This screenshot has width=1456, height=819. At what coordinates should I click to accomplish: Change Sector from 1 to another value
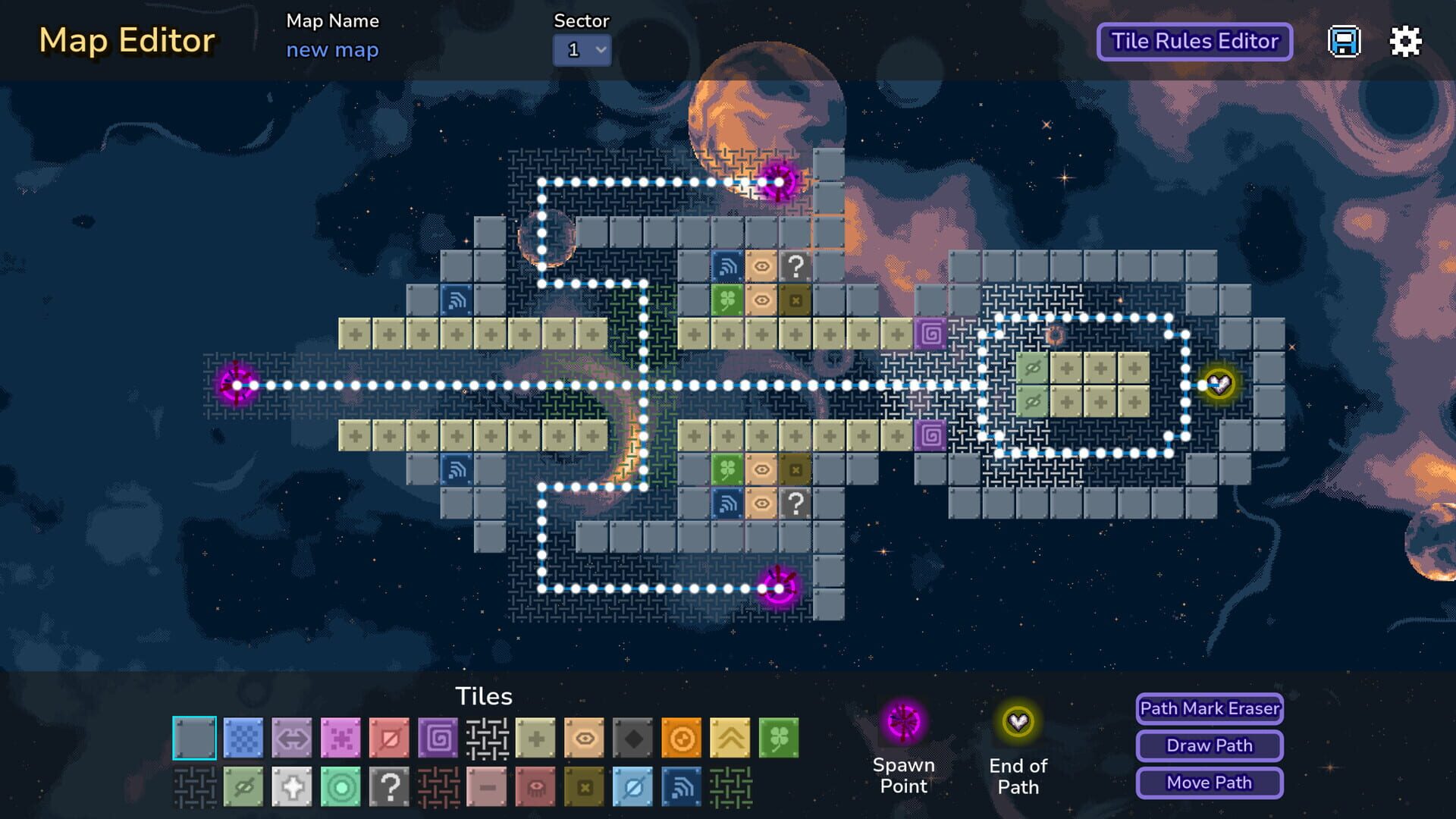(581, 49)
